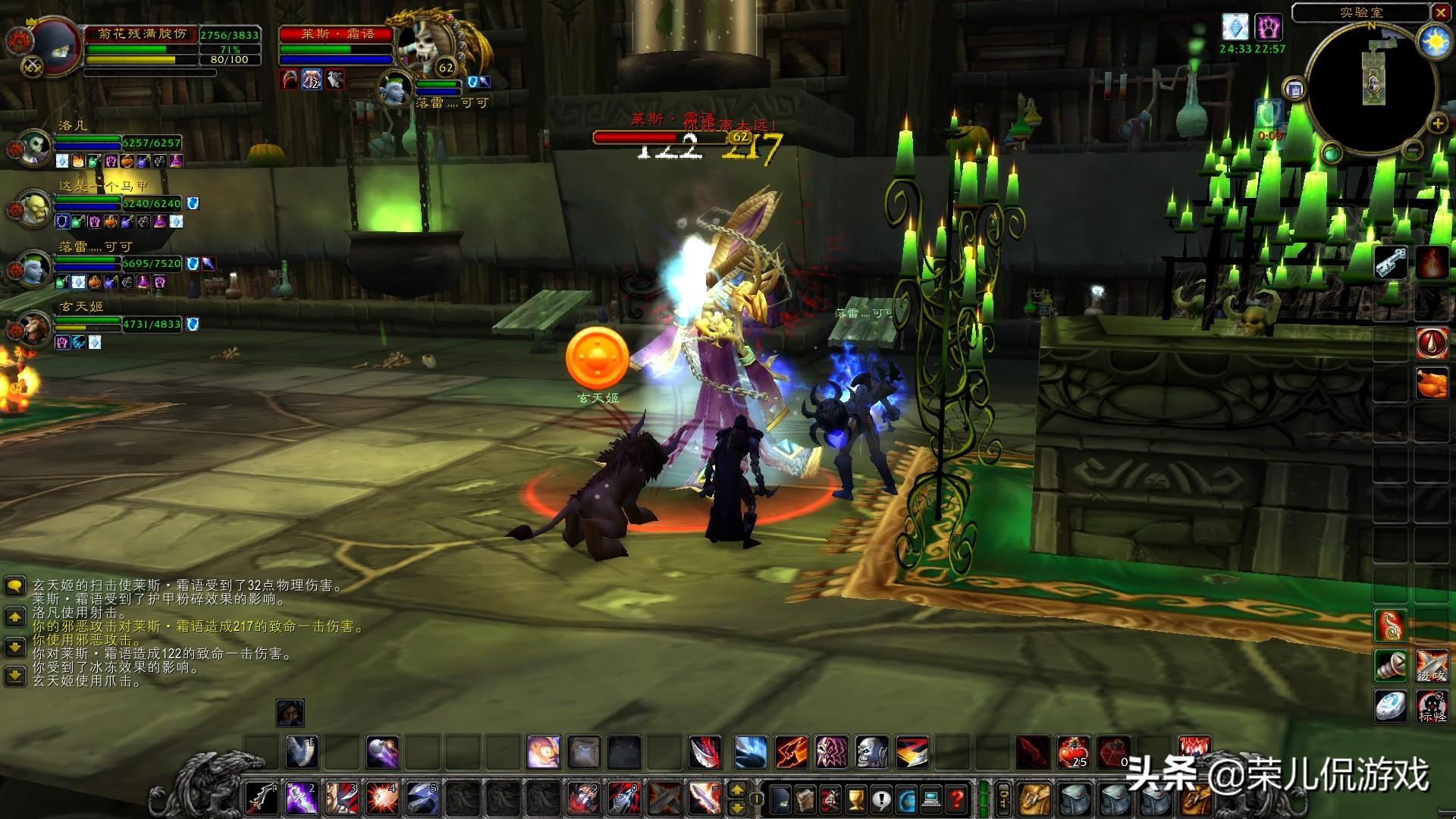Close the minimap with the X button

coord(1441,12)
